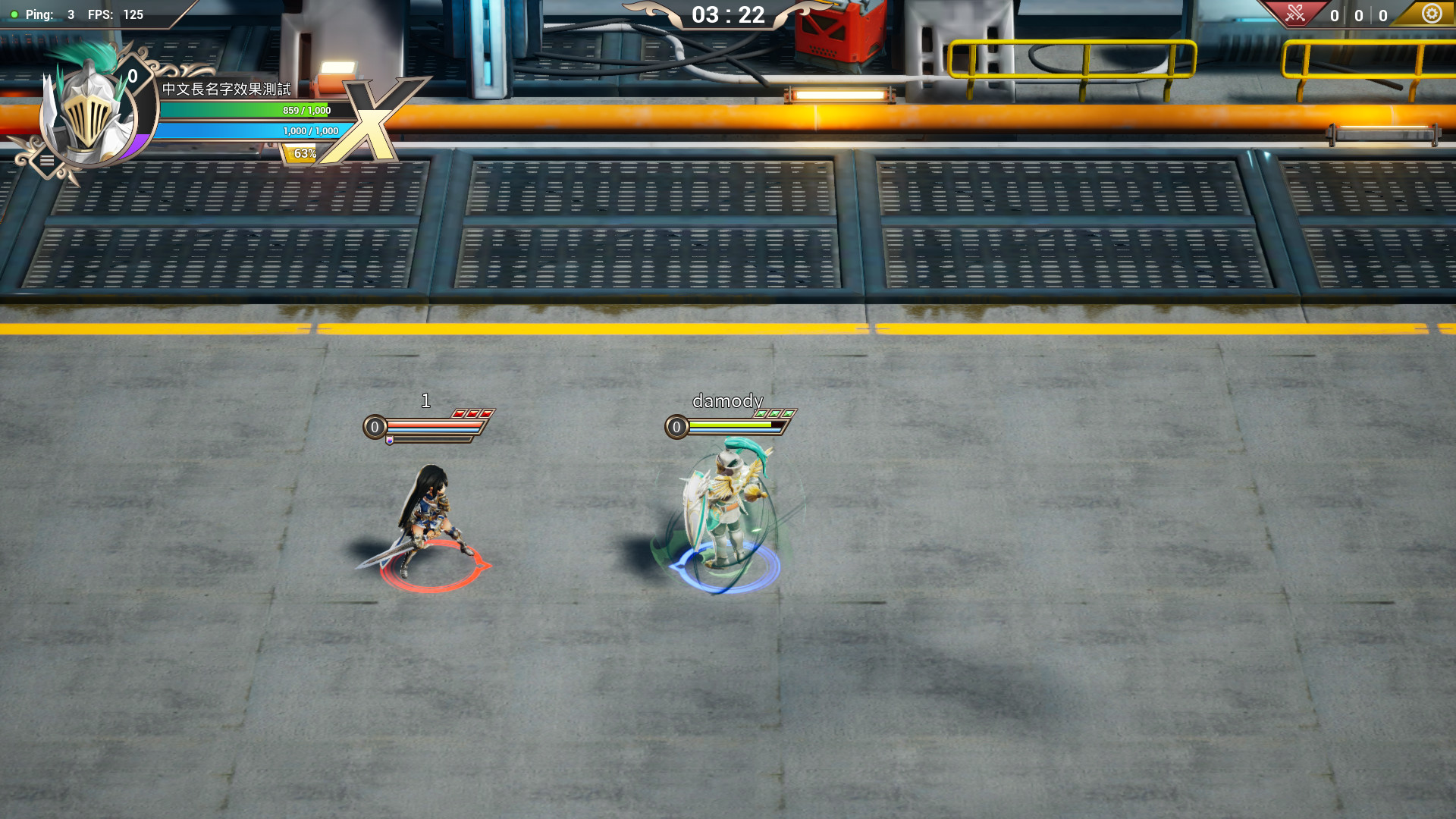Open the hamburger menu below the hero portrait
Viewport: 1456px width, 819px height.
(x=49, y=159)
